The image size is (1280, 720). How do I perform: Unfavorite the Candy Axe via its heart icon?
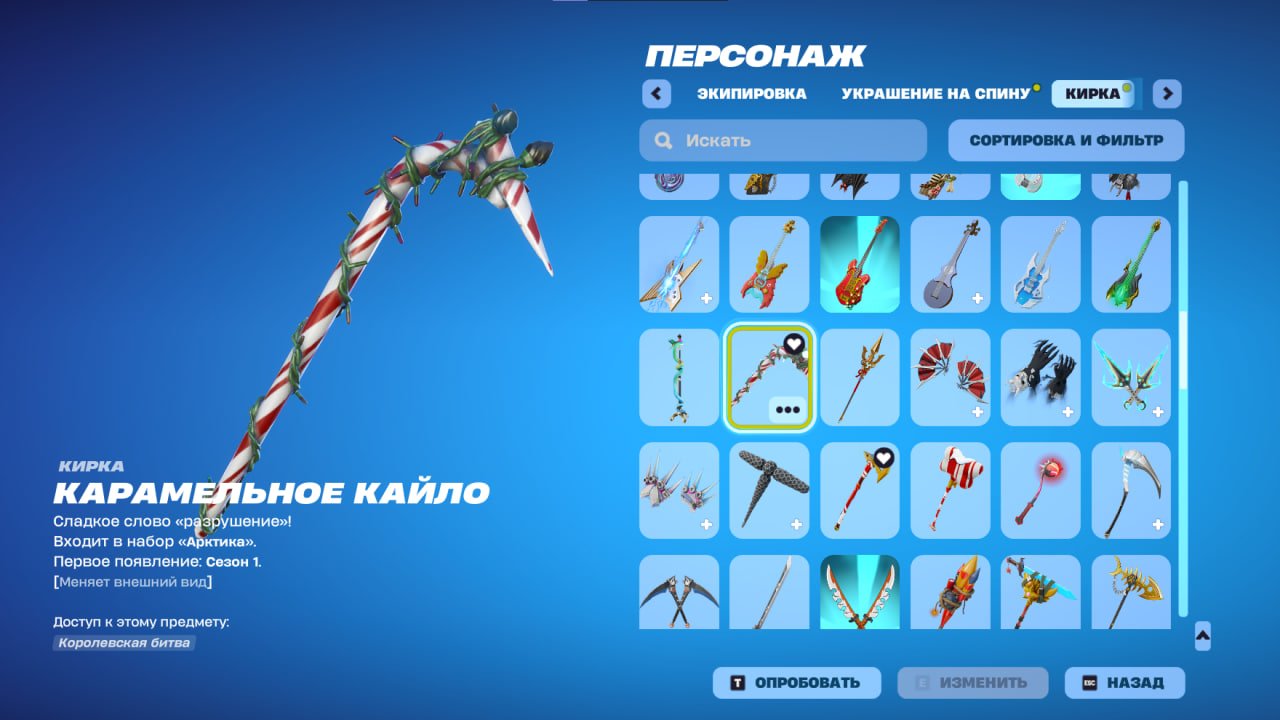point(793,343)
